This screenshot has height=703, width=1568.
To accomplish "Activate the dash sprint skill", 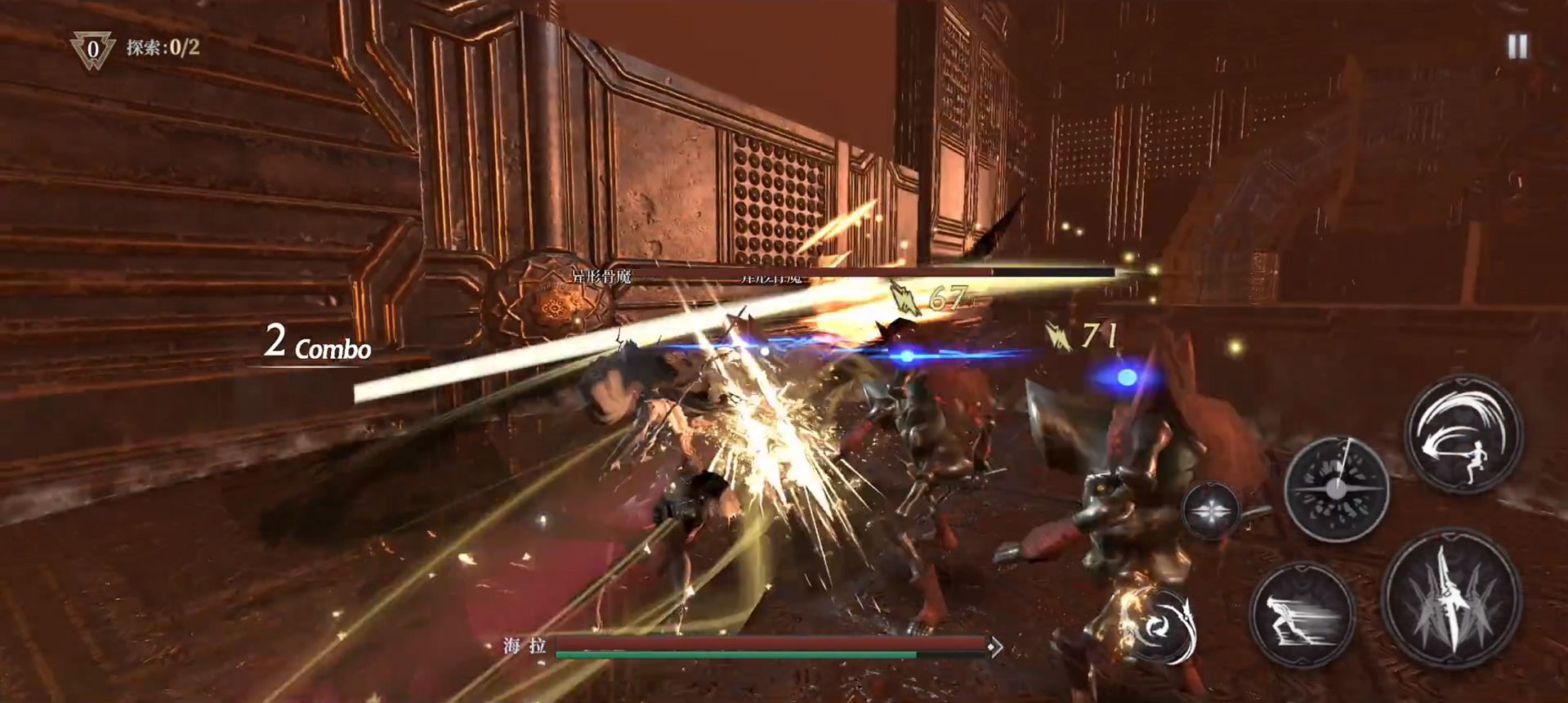I will pos(1302,616).
